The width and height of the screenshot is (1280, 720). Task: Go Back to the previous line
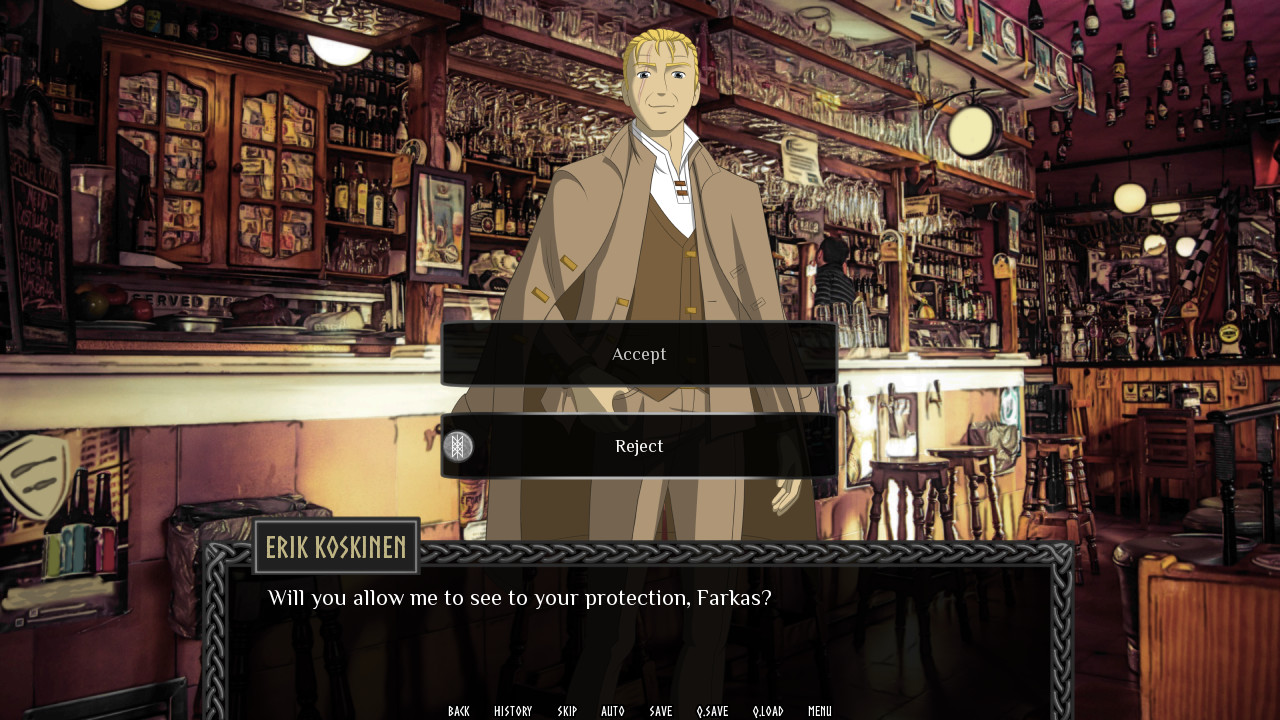(459, 711)
